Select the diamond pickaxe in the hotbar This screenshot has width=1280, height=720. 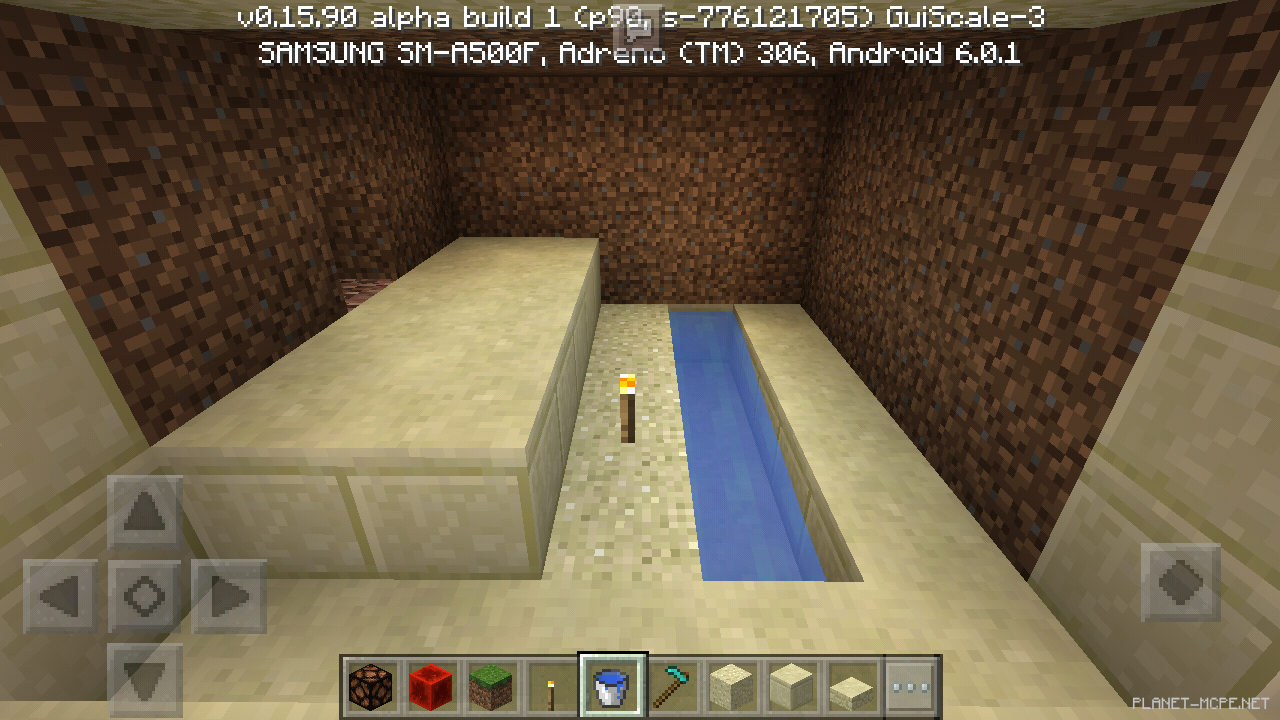pos(672,686)
